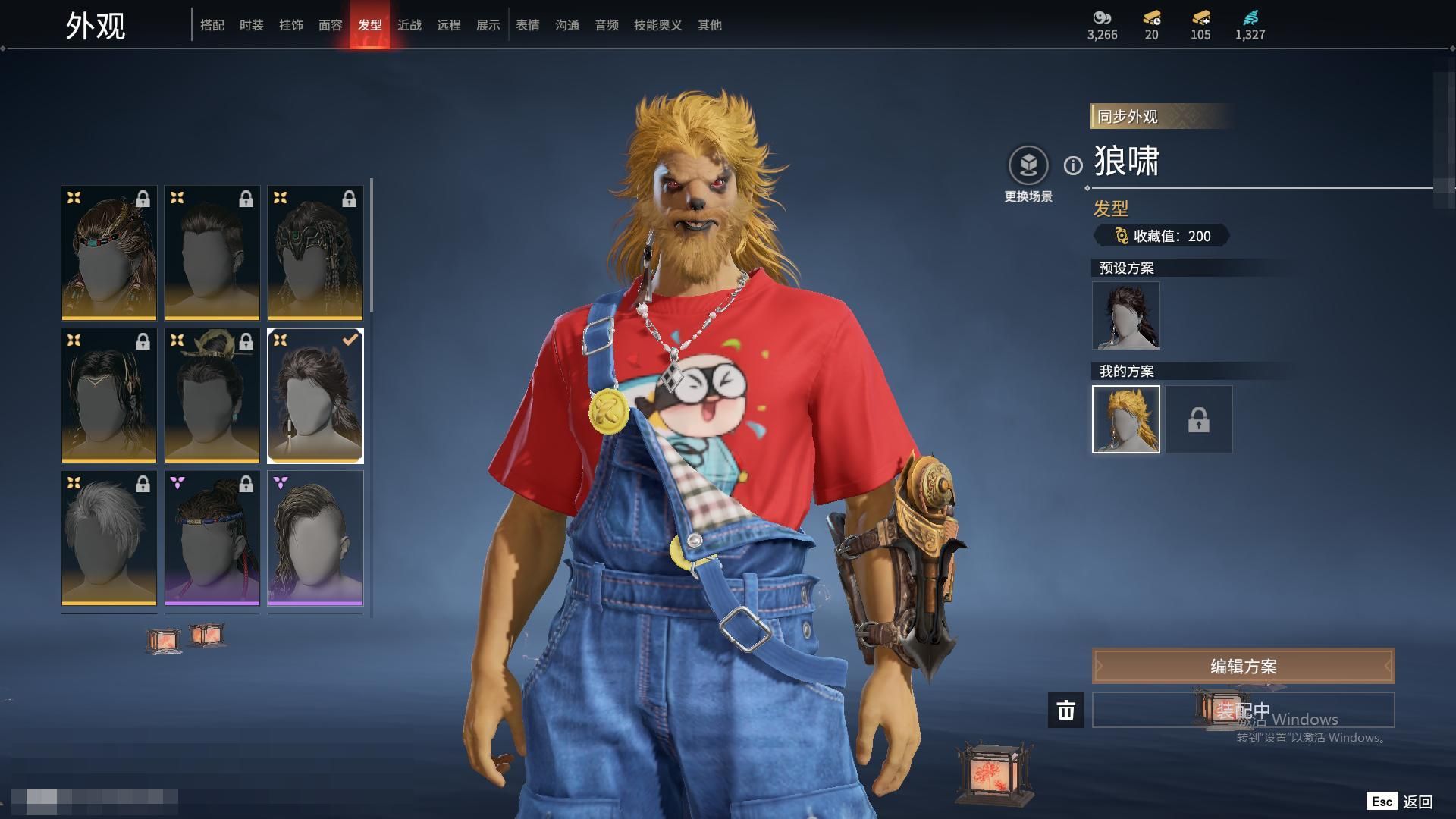Pick the hairstyle with turquoise headband
The height and width of the screenshot is (819, 1456).
[109, 253]
